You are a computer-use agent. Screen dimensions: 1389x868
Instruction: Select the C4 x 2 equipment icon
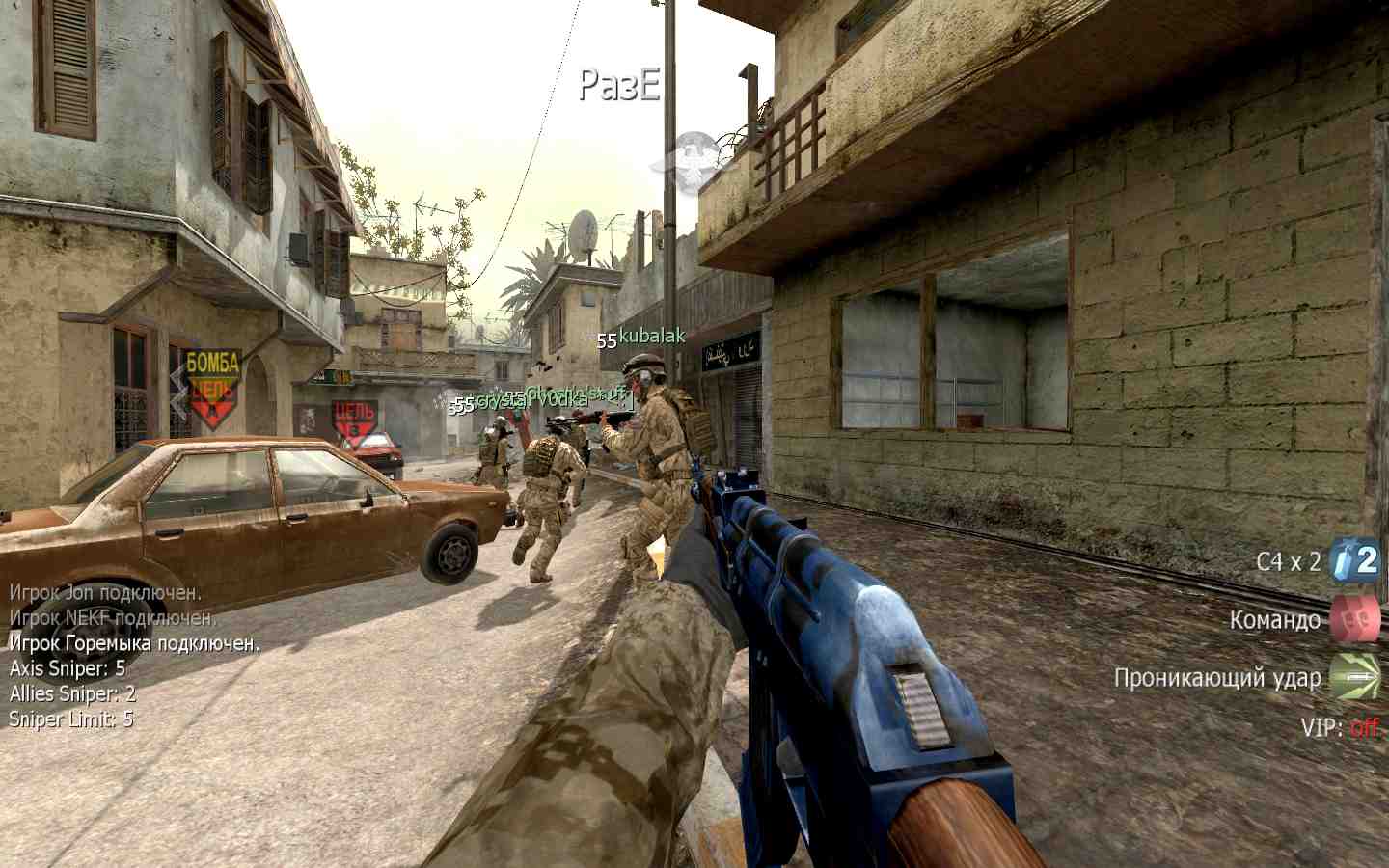[x=1354, y=560]
